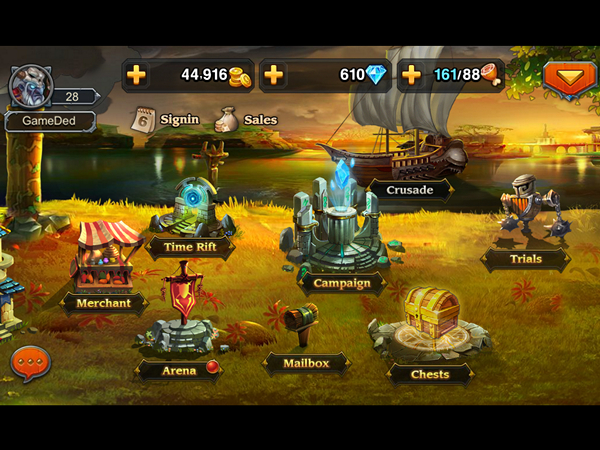600x450 pixels.
Task: Add more gold coins with plus button
Action: click(137, 75)
